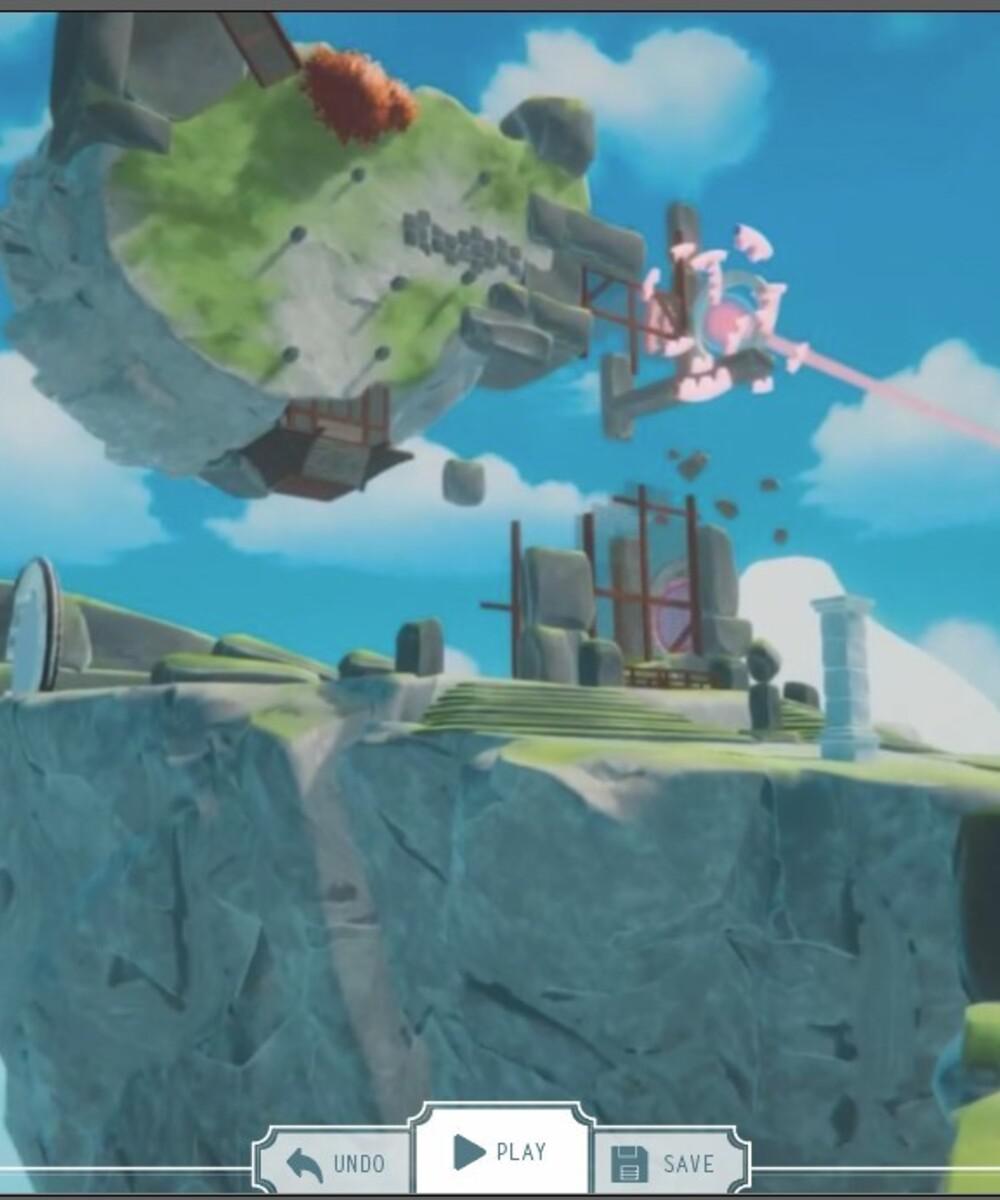Save the current creation

tap(665, 1162)
